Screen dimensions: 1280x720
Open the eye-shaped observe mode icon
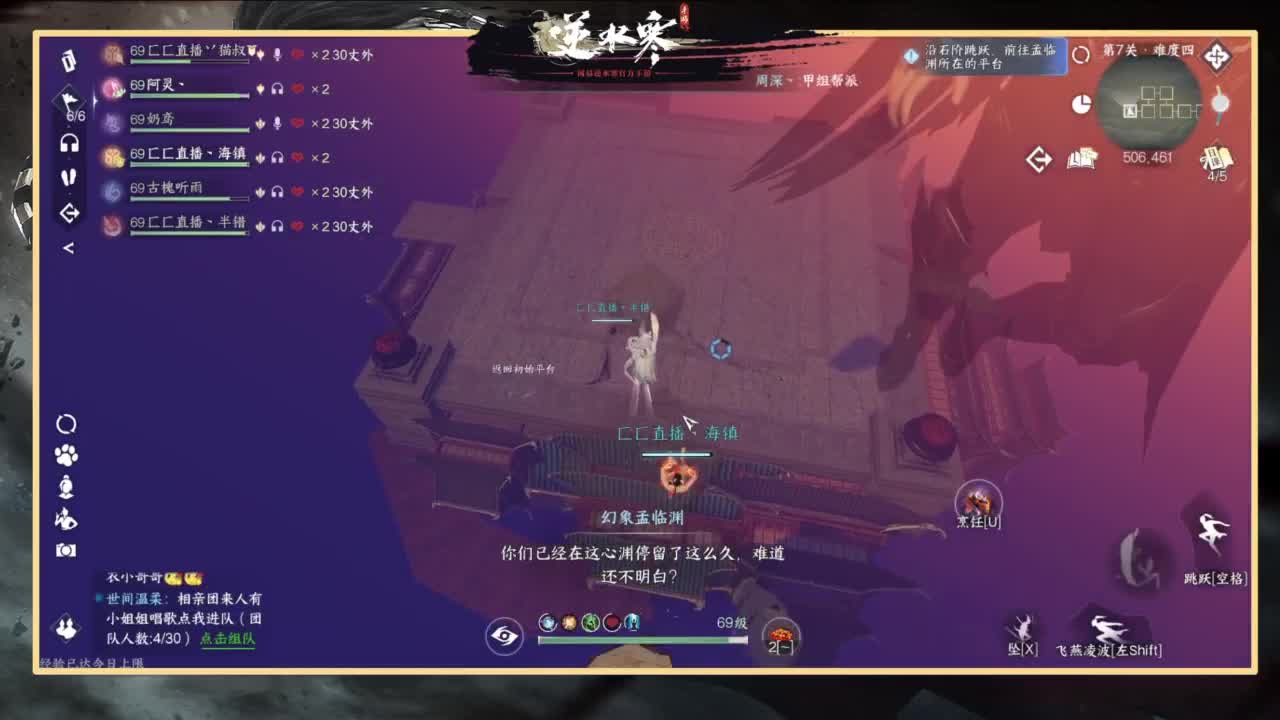pos(506,634)
